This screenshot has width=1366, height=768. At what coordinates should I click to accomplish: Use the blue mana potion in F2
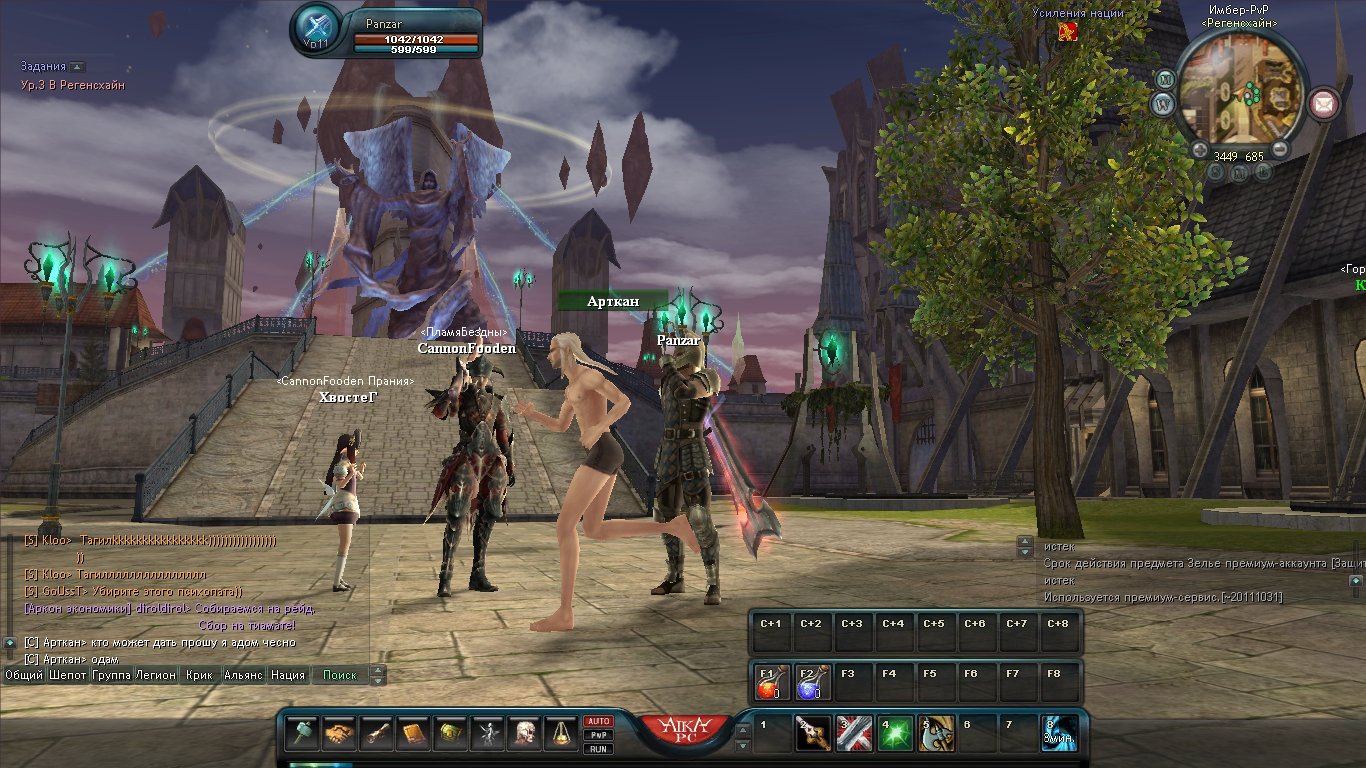click(x=810, y=682)
